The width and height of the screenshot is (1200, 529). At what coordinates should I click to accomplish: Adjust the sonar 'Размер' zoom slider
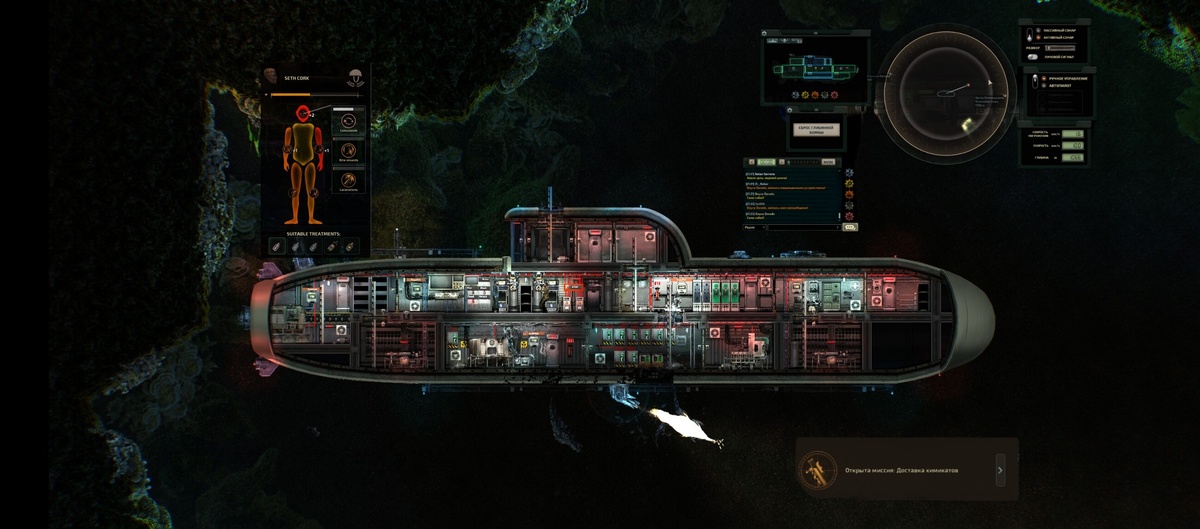point(1060,48)
